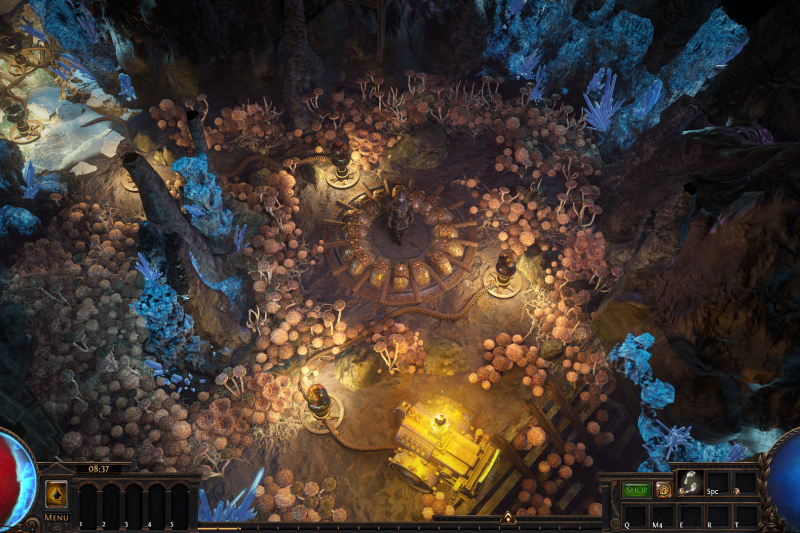Select the empty R skill slot
The height and width of the screenshot is (533, 800).
717,514
